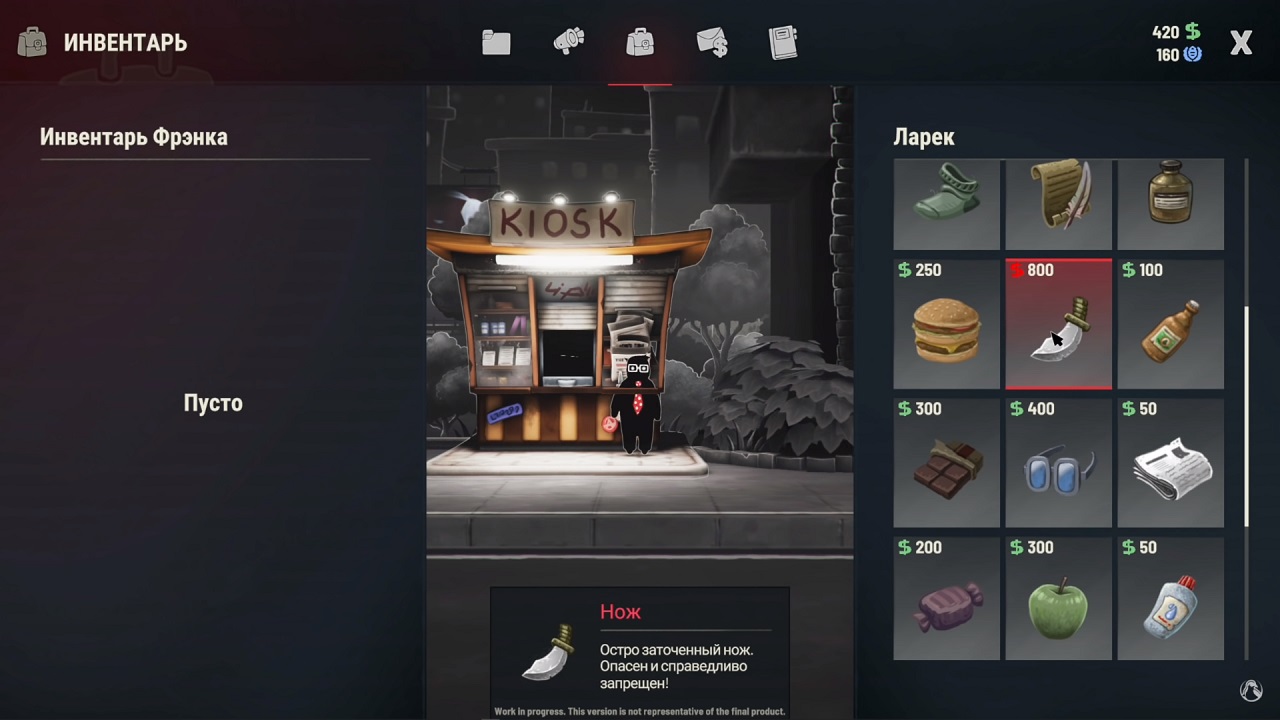
Task: Select the green apple for 300
Action: pyautogui.click(x=1058, y=601)
